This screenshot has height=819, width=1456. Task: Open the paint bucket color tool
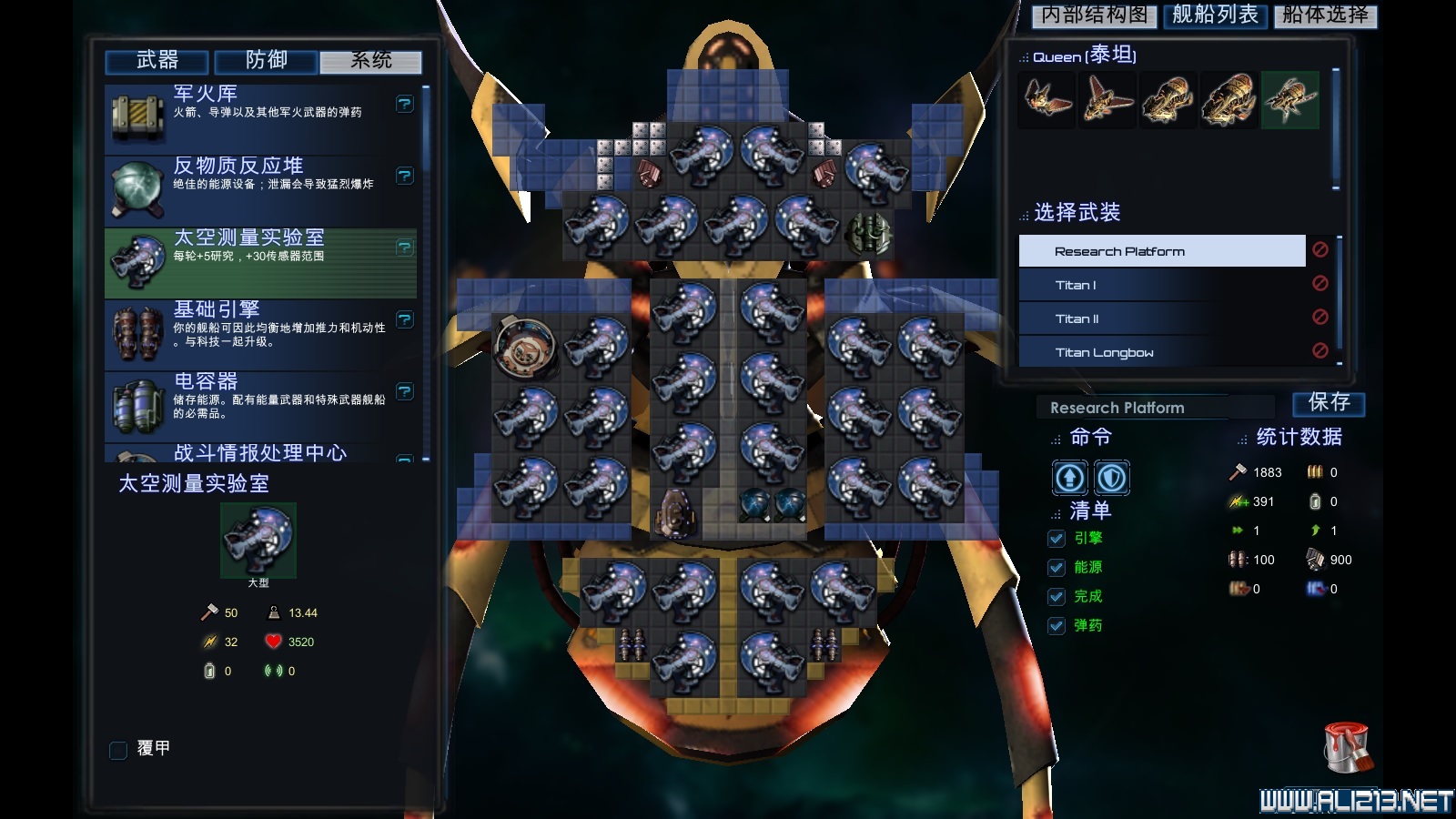(x=1347, y=748)
